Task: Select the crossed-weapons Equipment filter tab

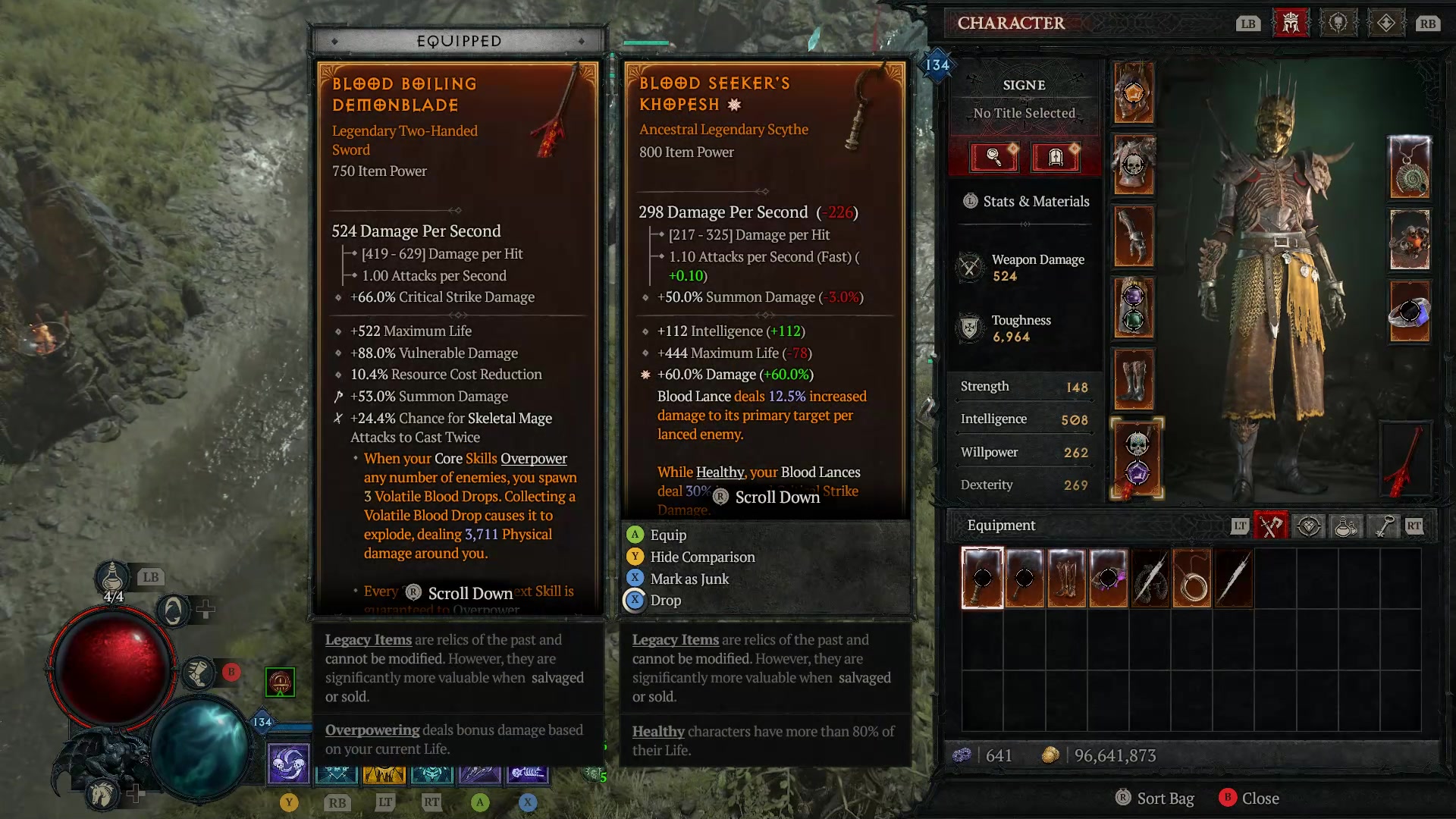Action: click(x=1270, y=526)
